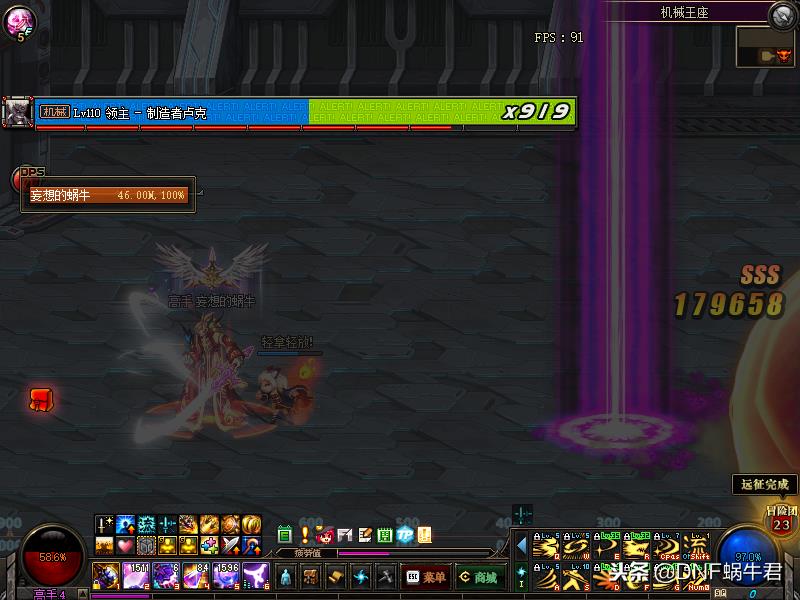
Task: Use the sword skill on S
Action: click(x=575, y=576)
